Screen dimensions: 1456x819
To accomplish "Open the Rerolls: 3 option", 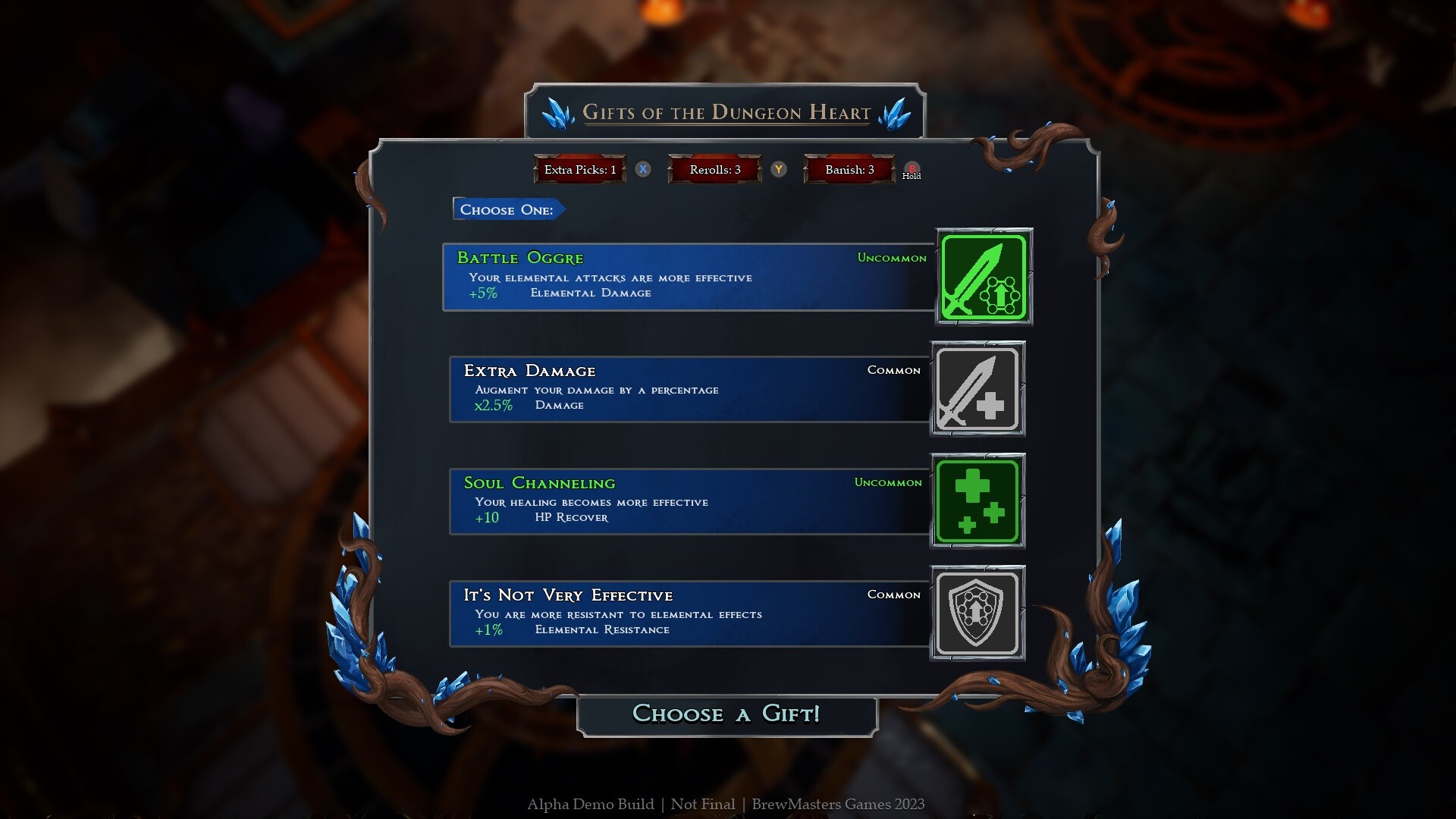I will point(714,170).
